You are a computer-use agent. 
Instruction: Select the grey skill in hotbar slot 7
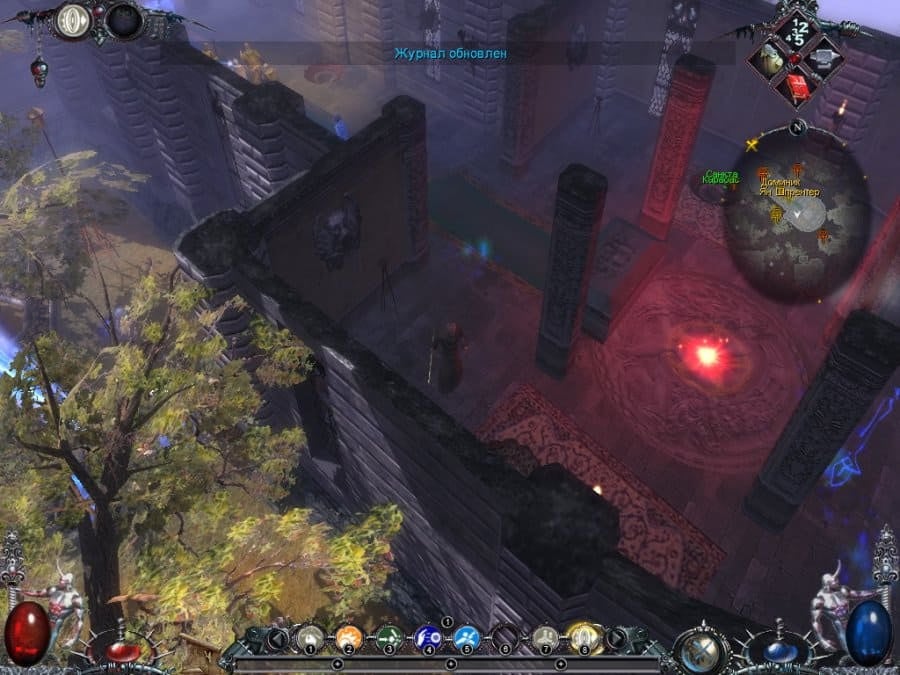tap(545, 637)
